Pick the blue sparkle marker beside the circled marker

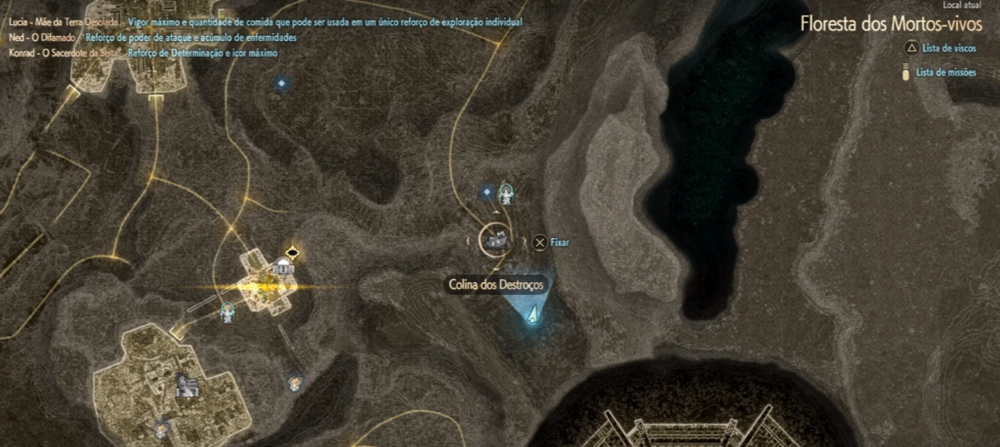(x=487, y=192)
